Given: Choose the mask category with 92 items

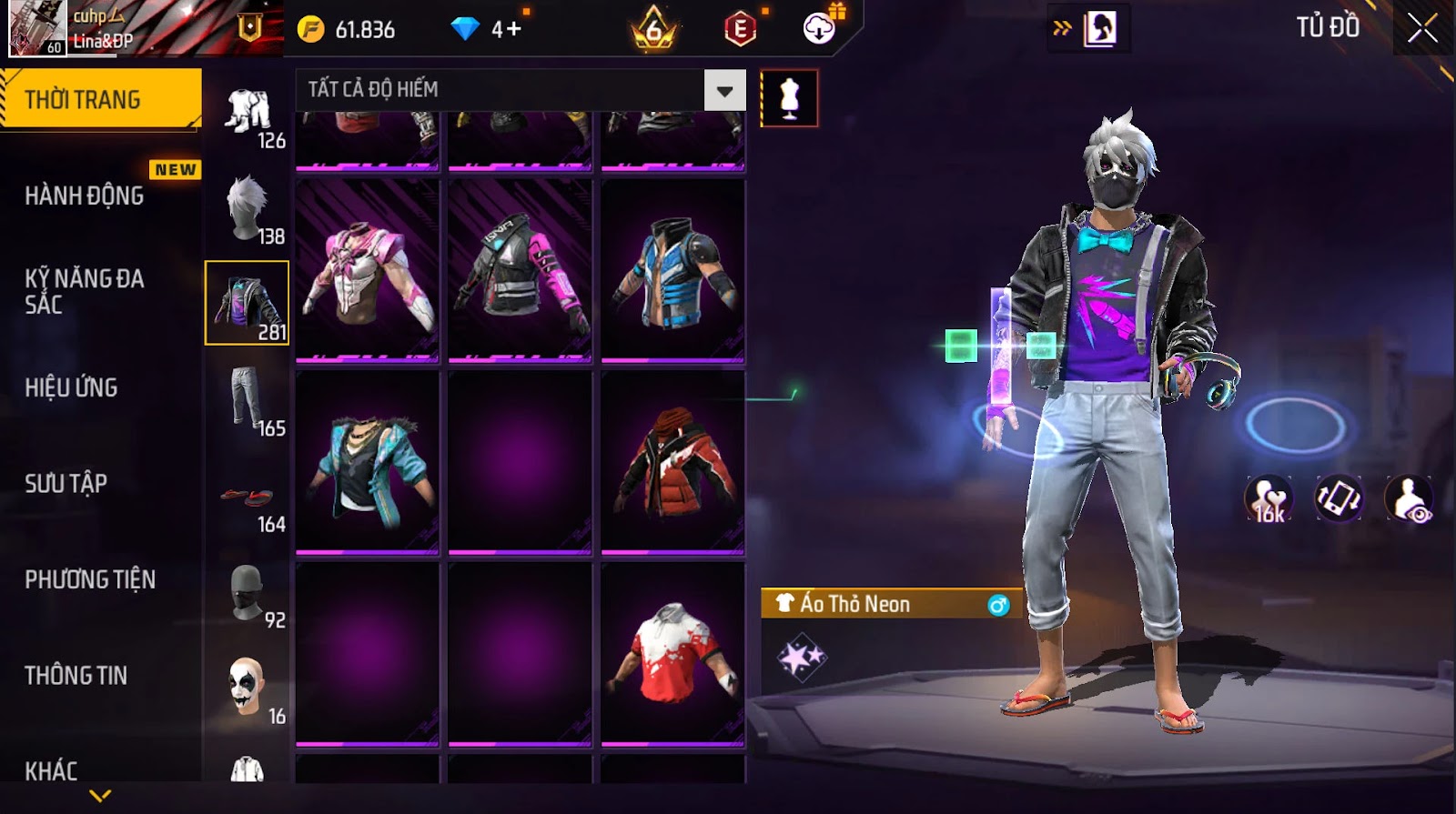Looking at the screenshot, I should (248, 595).
